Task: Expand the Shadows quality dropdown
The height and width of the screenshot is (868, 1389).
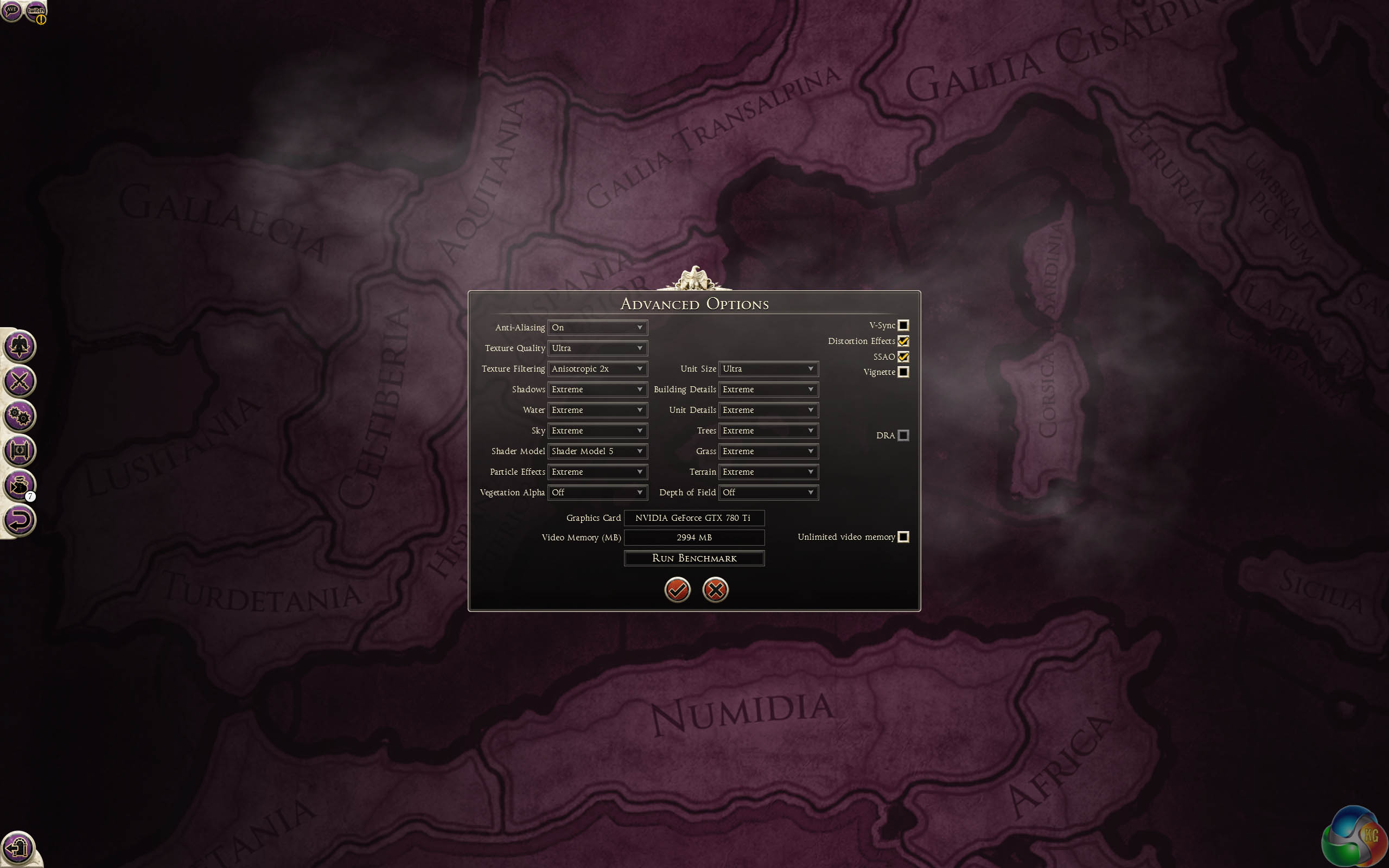Action: 597,389
